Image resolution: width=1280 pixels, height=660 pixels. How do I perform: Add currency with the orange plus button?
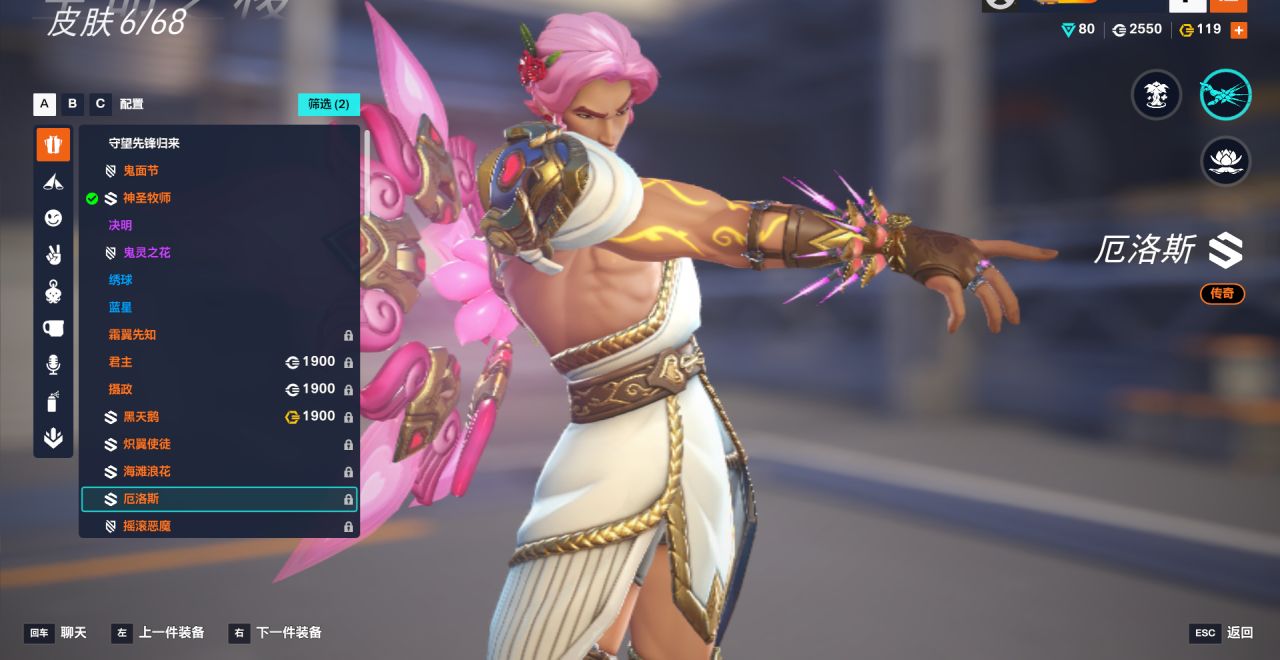1238,30
